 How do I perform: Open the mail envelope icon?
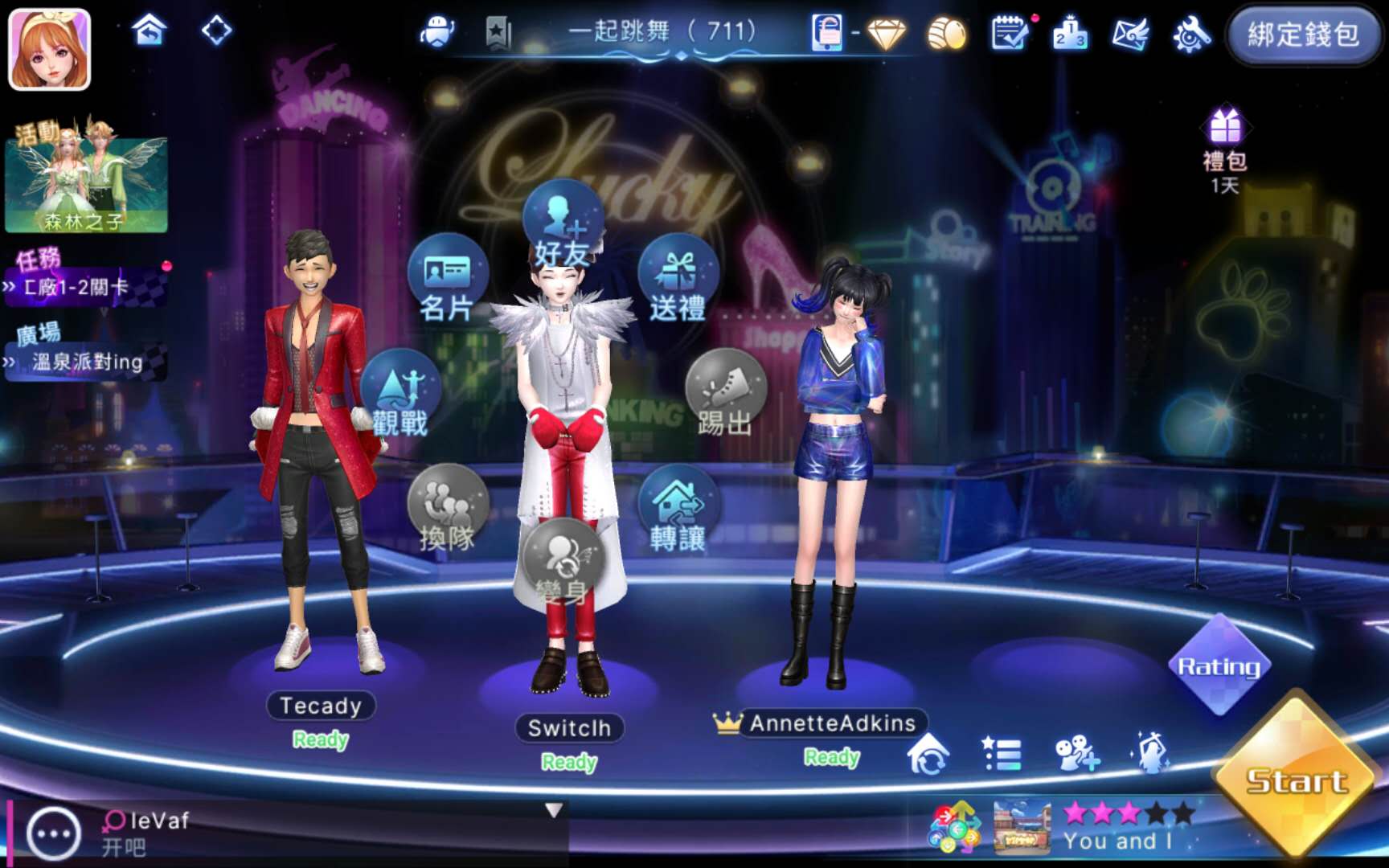(1129, 35)
